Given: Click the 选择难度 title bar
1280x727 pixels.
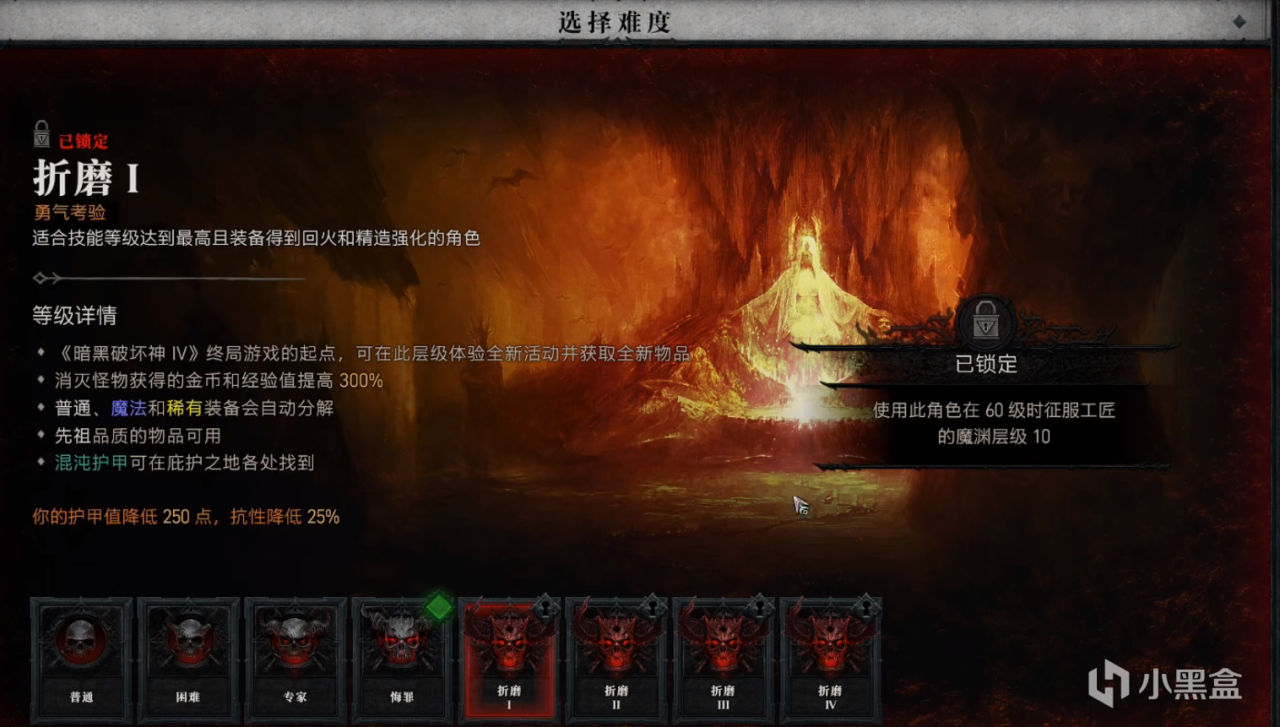Looking at the screenshot, I should pyautogui.click(x=618, y=20).
